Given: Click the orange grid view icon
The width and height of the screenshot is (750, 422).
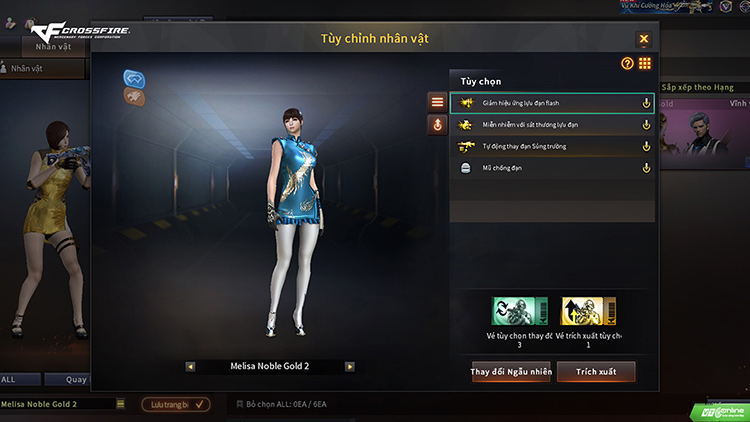Looking at the screenshot, I should (x=645, y=63).
